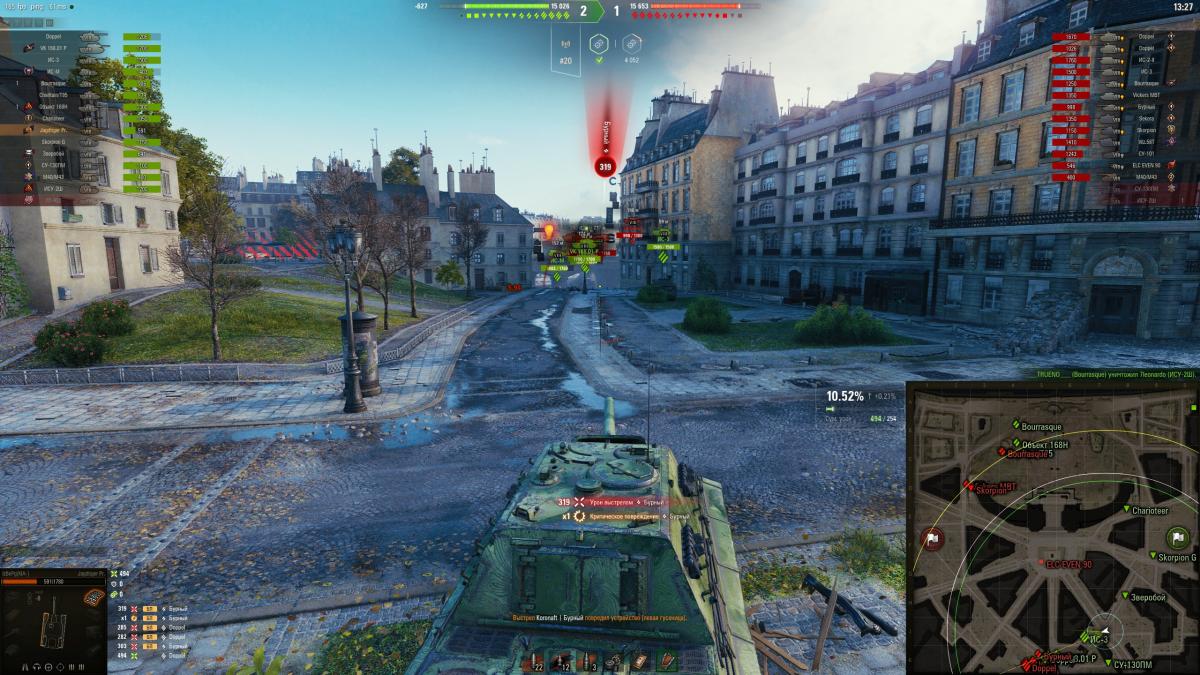Select Vickers MBT in the enemy team list
The height and width of the screenshot is (675, 1200).
(x=1146, y=95)
